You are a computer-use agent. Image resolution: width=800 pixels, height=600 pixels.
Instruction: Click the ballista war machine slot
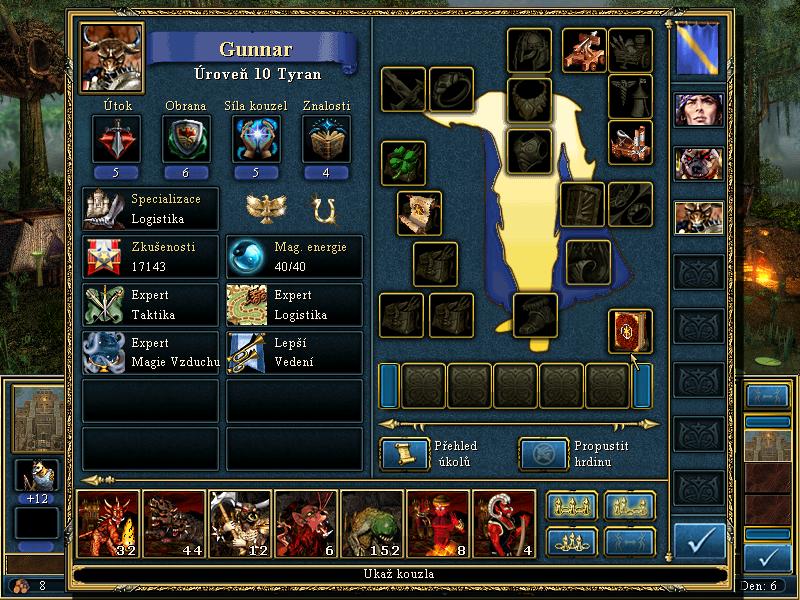coord(584,48)
